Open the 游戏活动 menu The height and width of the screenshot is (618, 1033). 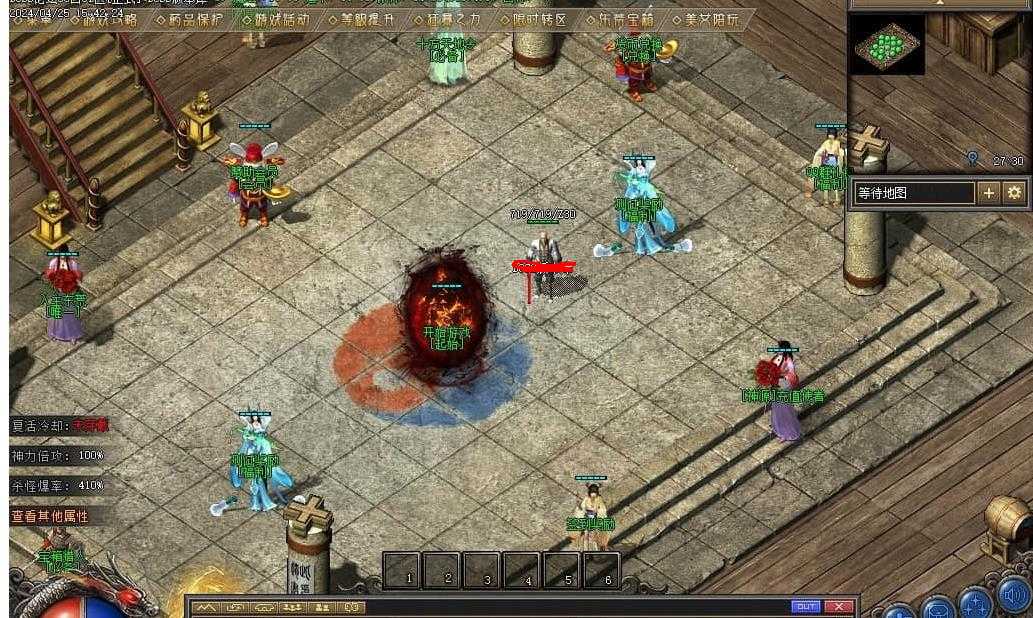276,20
